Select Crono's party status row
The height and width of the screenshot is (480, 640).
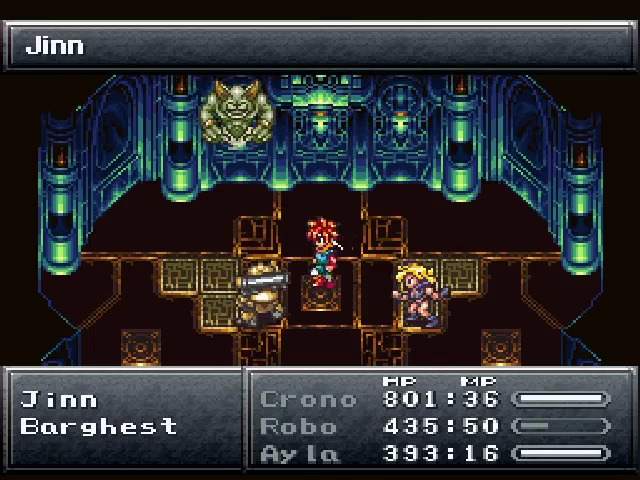pyautogui.click(x=434, y=399)
